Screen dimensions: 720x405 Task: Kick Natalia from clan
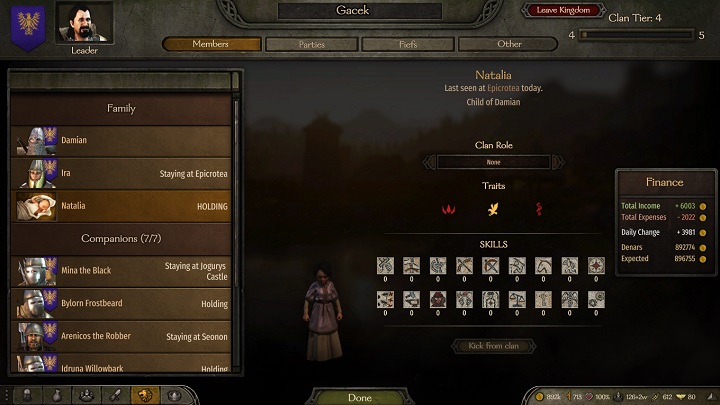pos(494,346)
